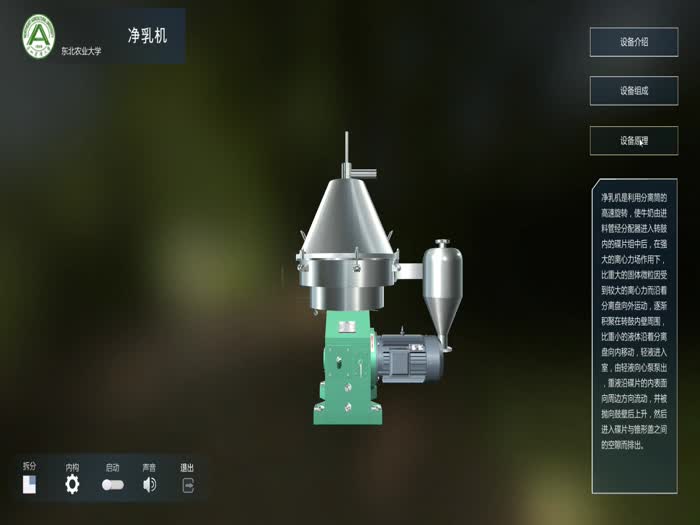The image size is (700, 525).
Task: Activate the 拆分 (disassemble) view icon
Action: [30, 485]
